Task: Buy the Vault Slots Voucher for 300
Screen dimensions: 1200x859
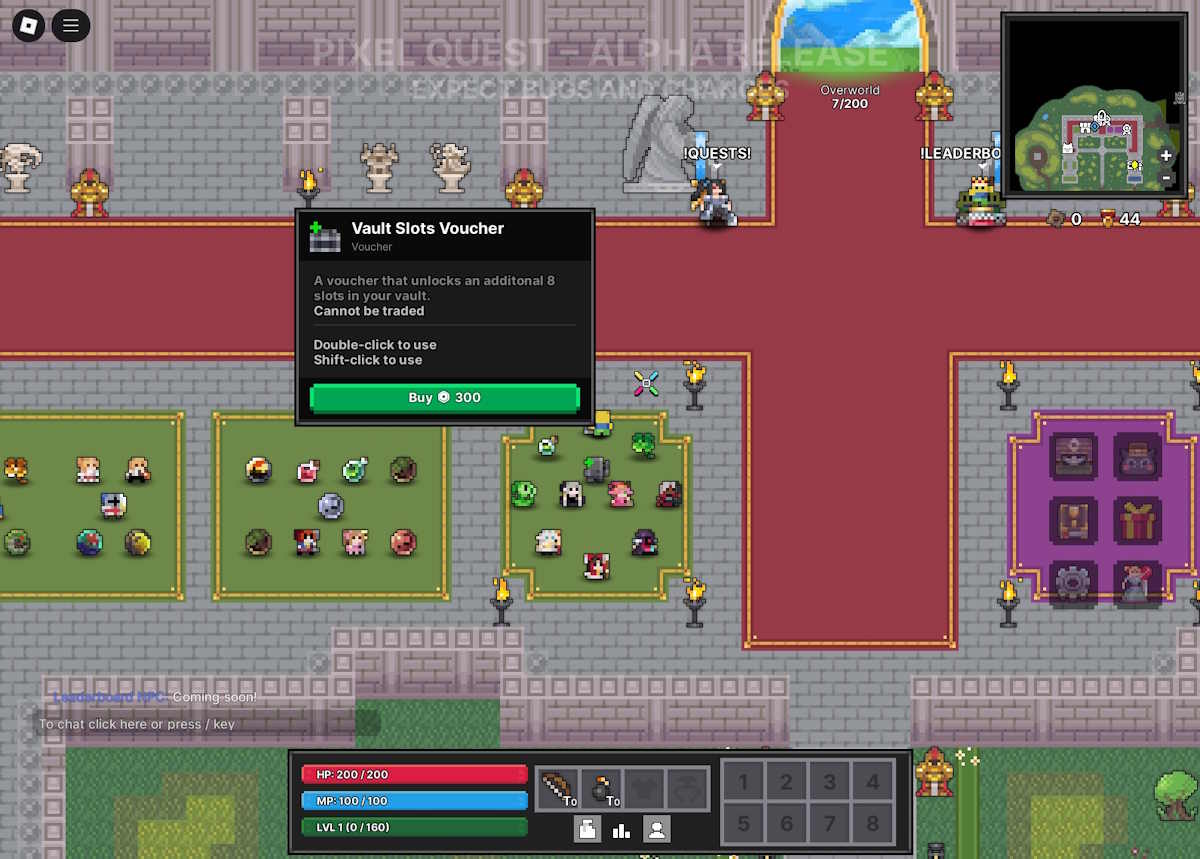Action: click(444, 398)
